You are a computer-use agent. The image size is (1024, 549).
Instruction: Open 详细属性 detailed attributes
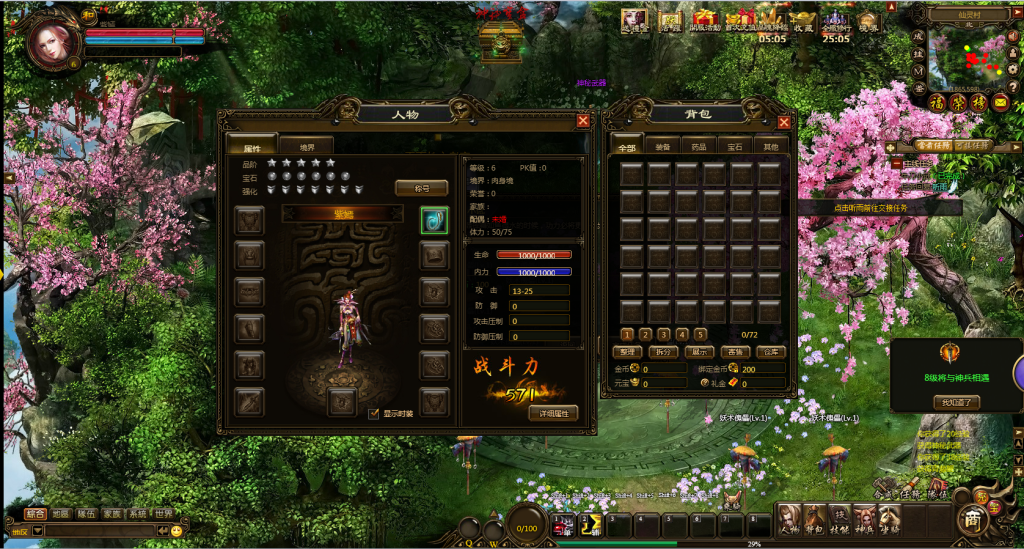(553, 413)
